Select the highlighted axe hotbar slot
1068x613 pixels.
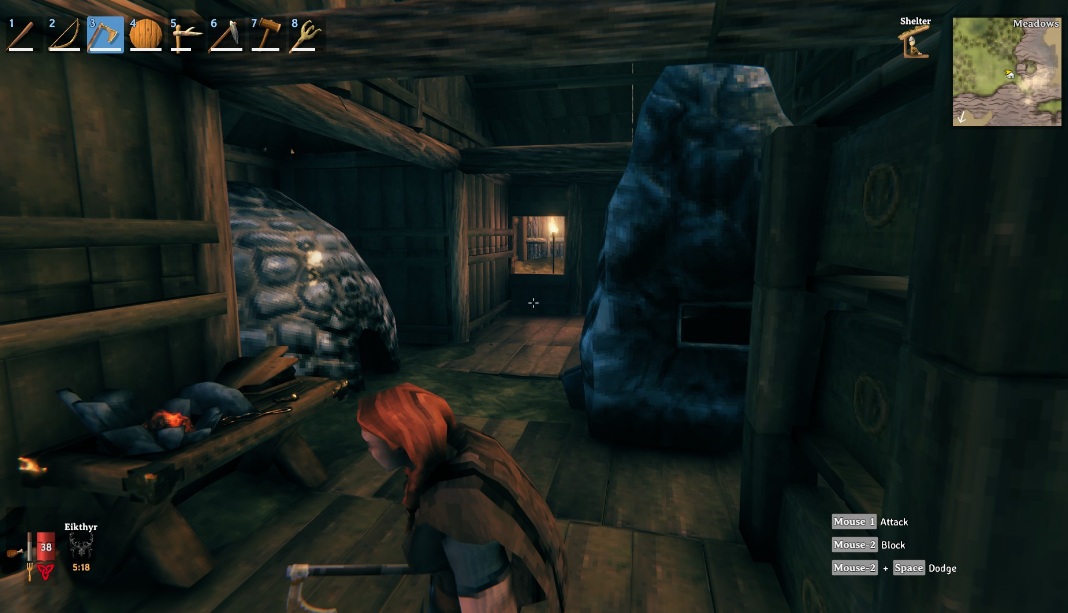105,35
